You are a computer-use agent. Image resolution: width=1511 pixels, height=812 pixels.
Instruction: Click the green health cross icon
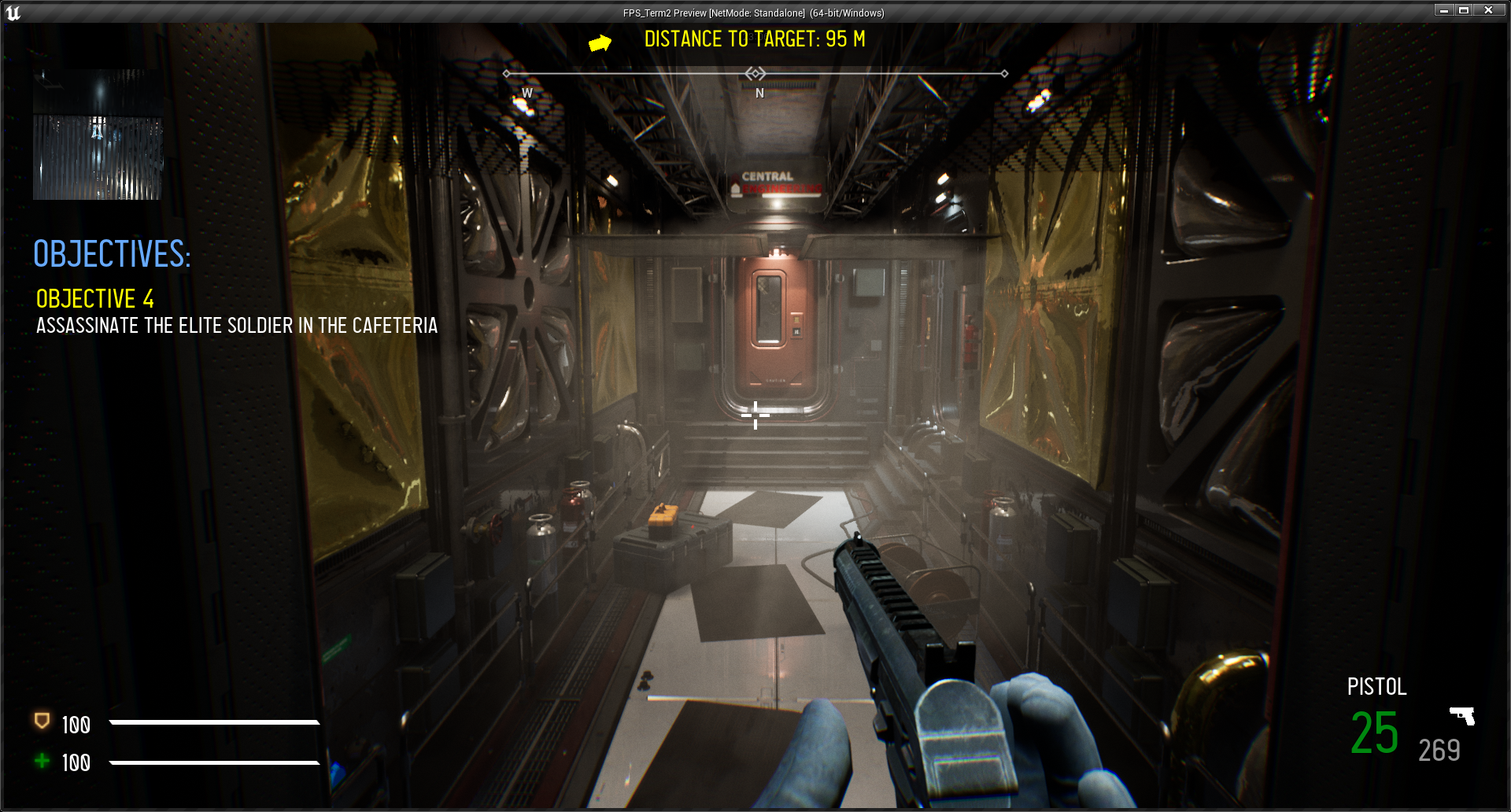click(42, 761)
